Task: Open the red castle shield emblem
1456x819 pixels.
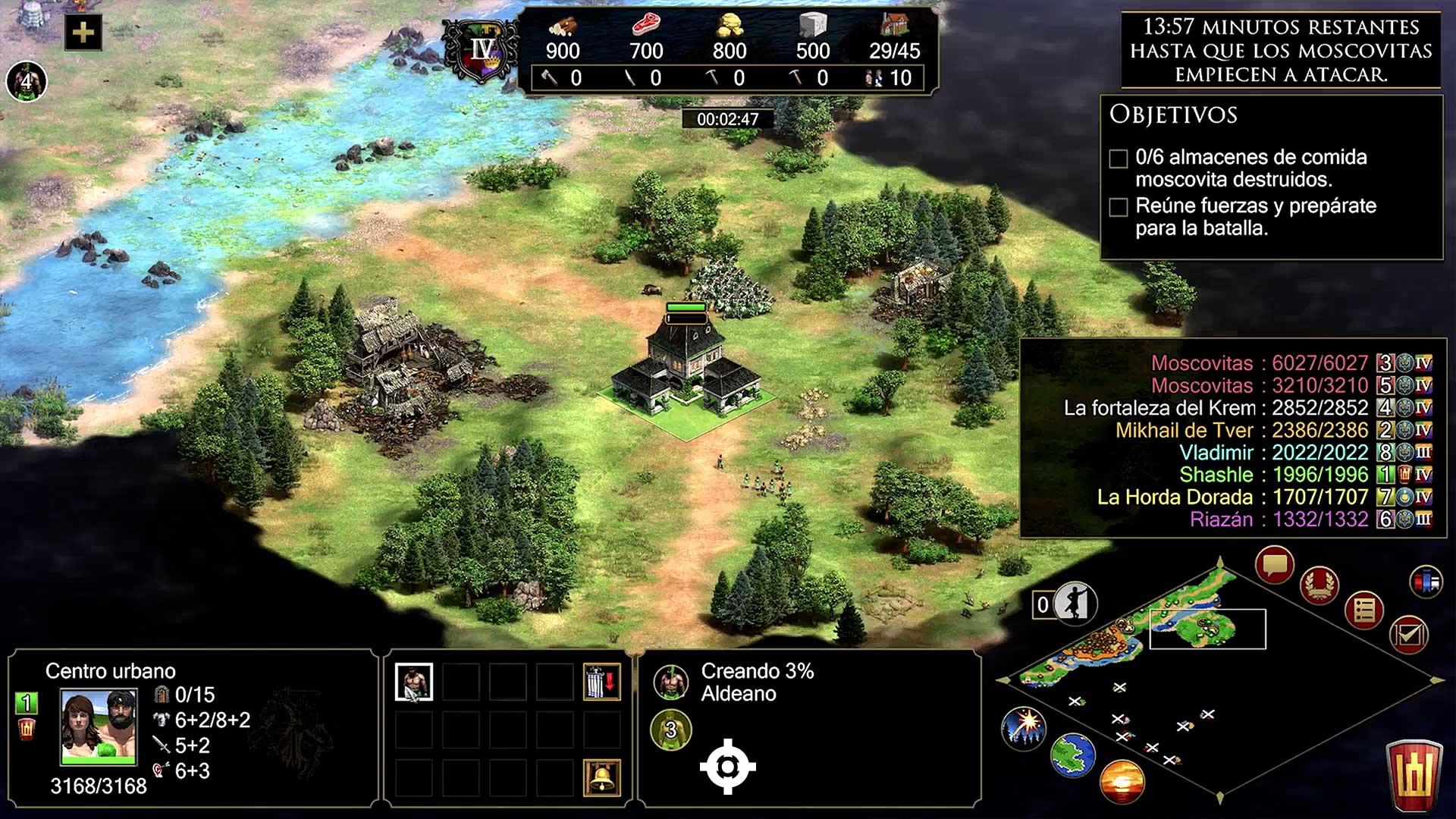Action: pos(1414,776)
